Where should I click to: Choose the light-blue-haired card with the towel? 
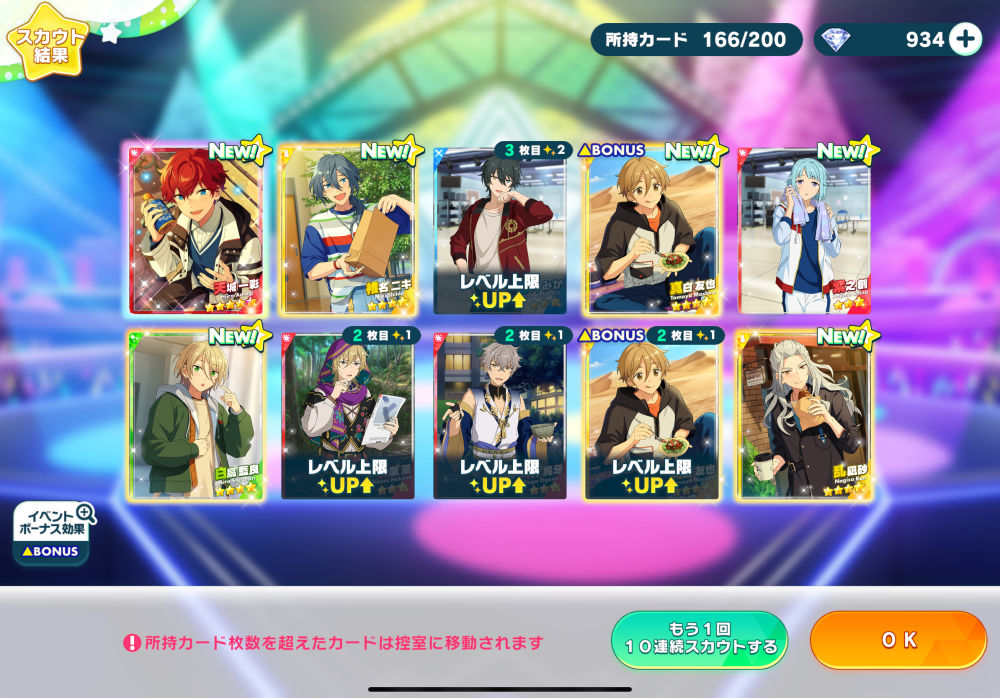(x=804, y=230)
